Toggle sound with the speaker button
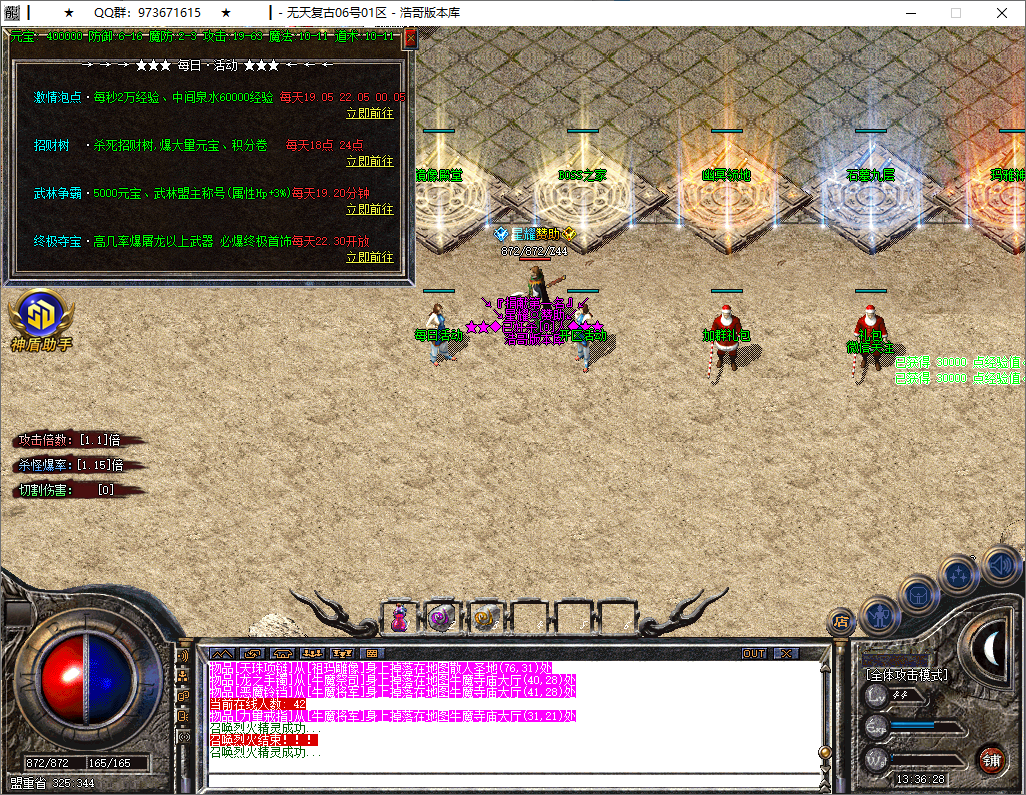The width and height of the screenshot is (1026, 795). [x=999, y=564]
